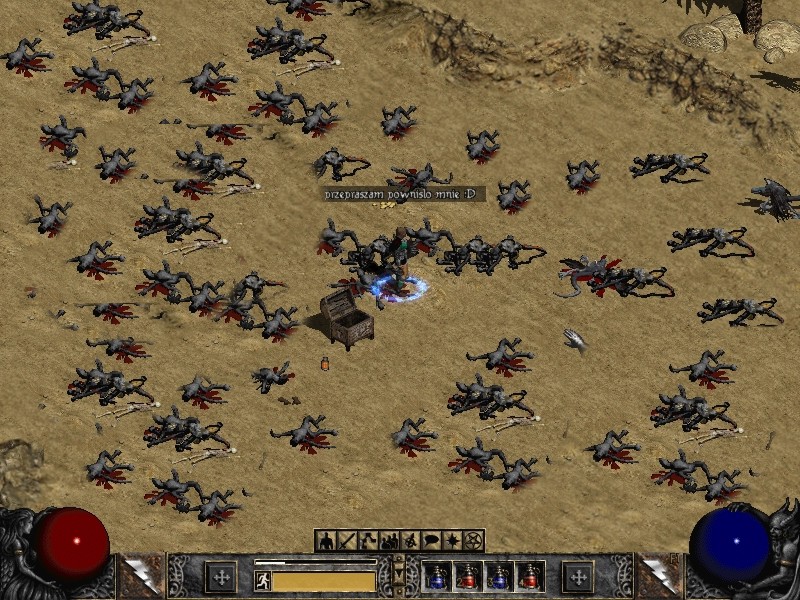Open the quest log starburst icon

pos(452,541)
